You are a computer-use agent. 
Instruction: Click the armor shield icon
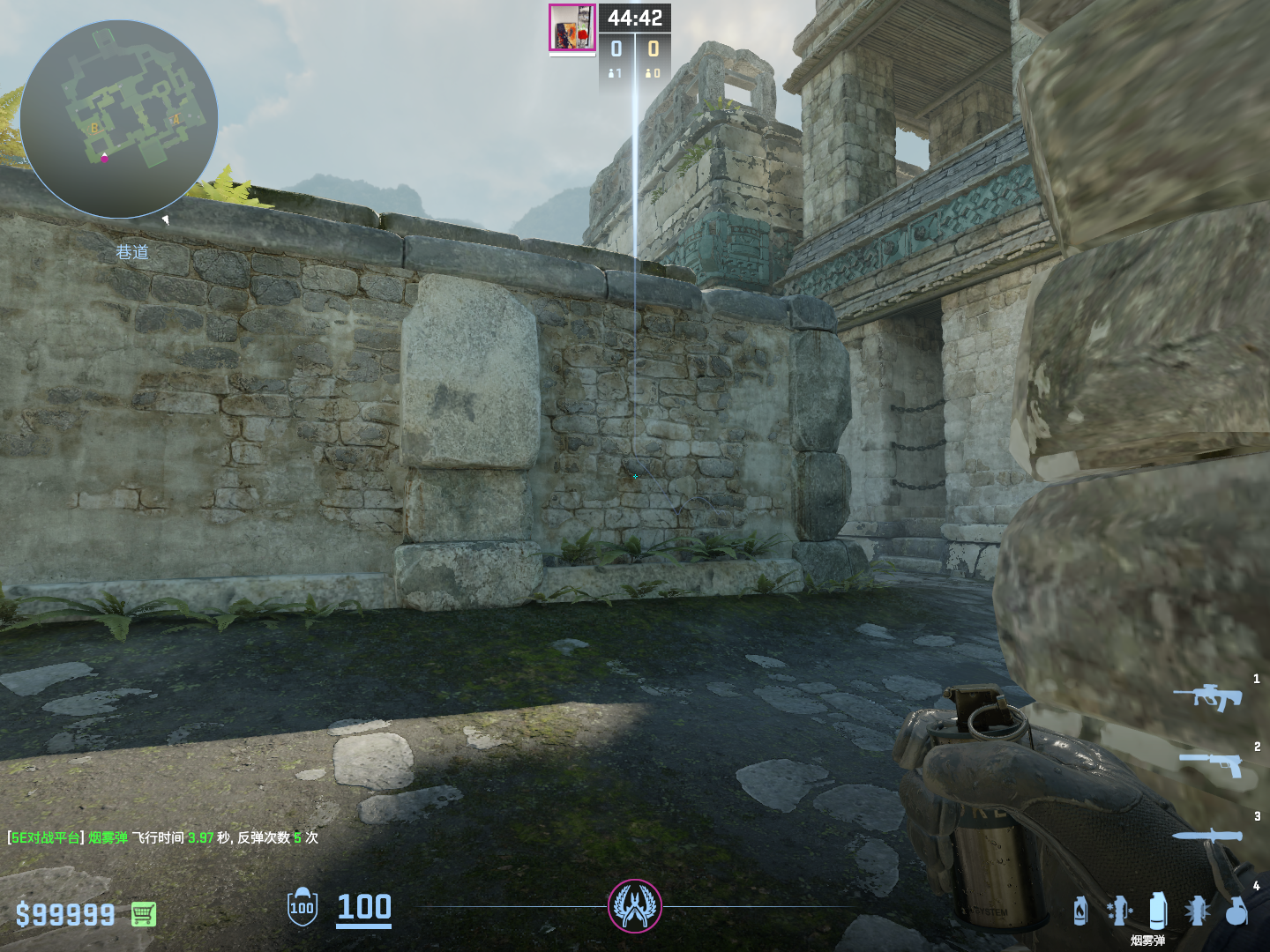coord(302,907)
